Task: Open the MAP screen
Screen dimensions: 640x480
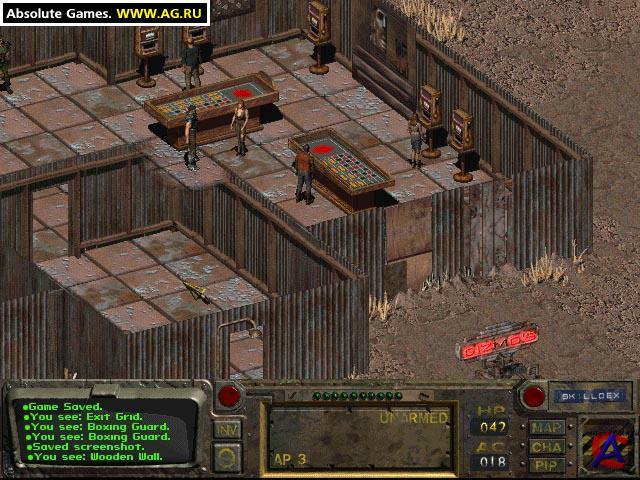Action: coord(546,427)
